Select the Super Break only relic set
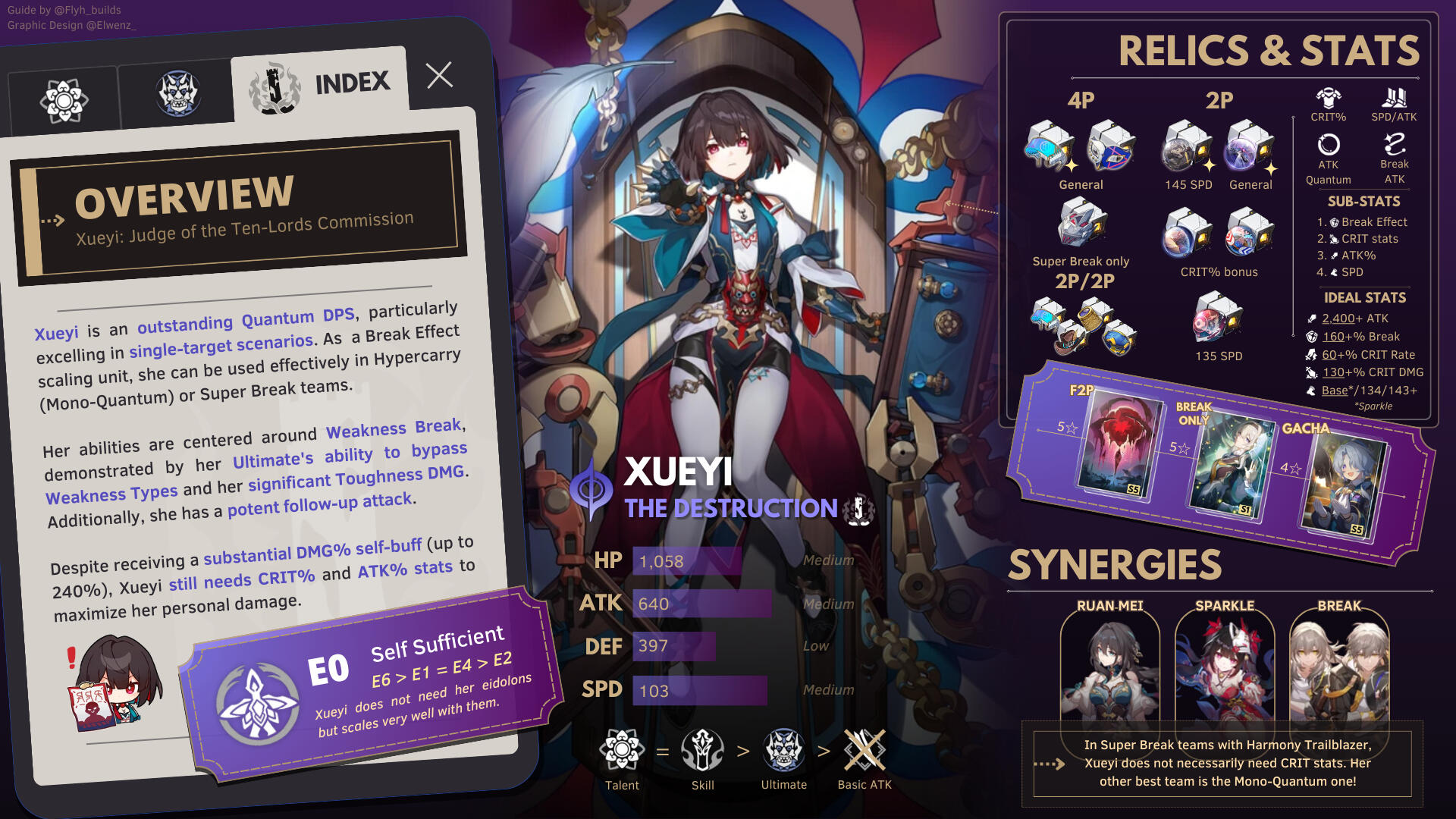 (x=1081, y=224)
